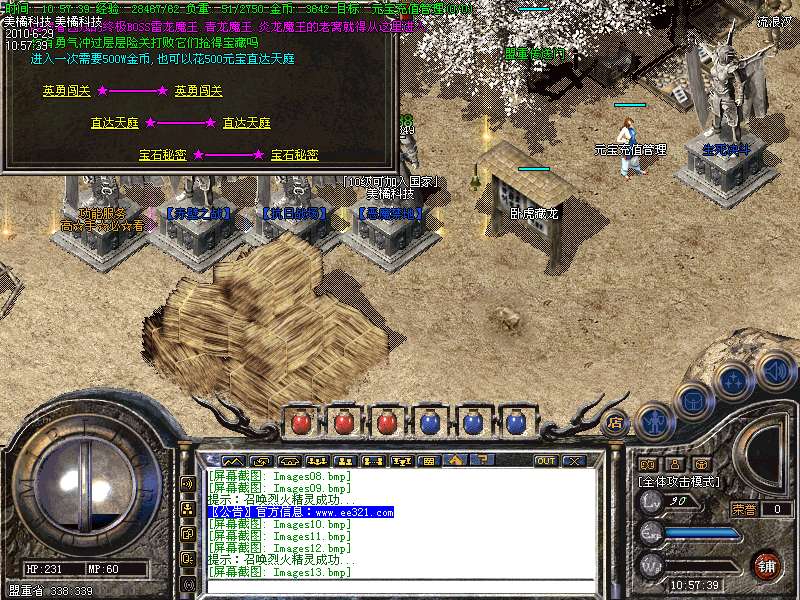Change the 全体攻击模式 attack mode label
Screen dimensions: 800x600
click(680, 482)
